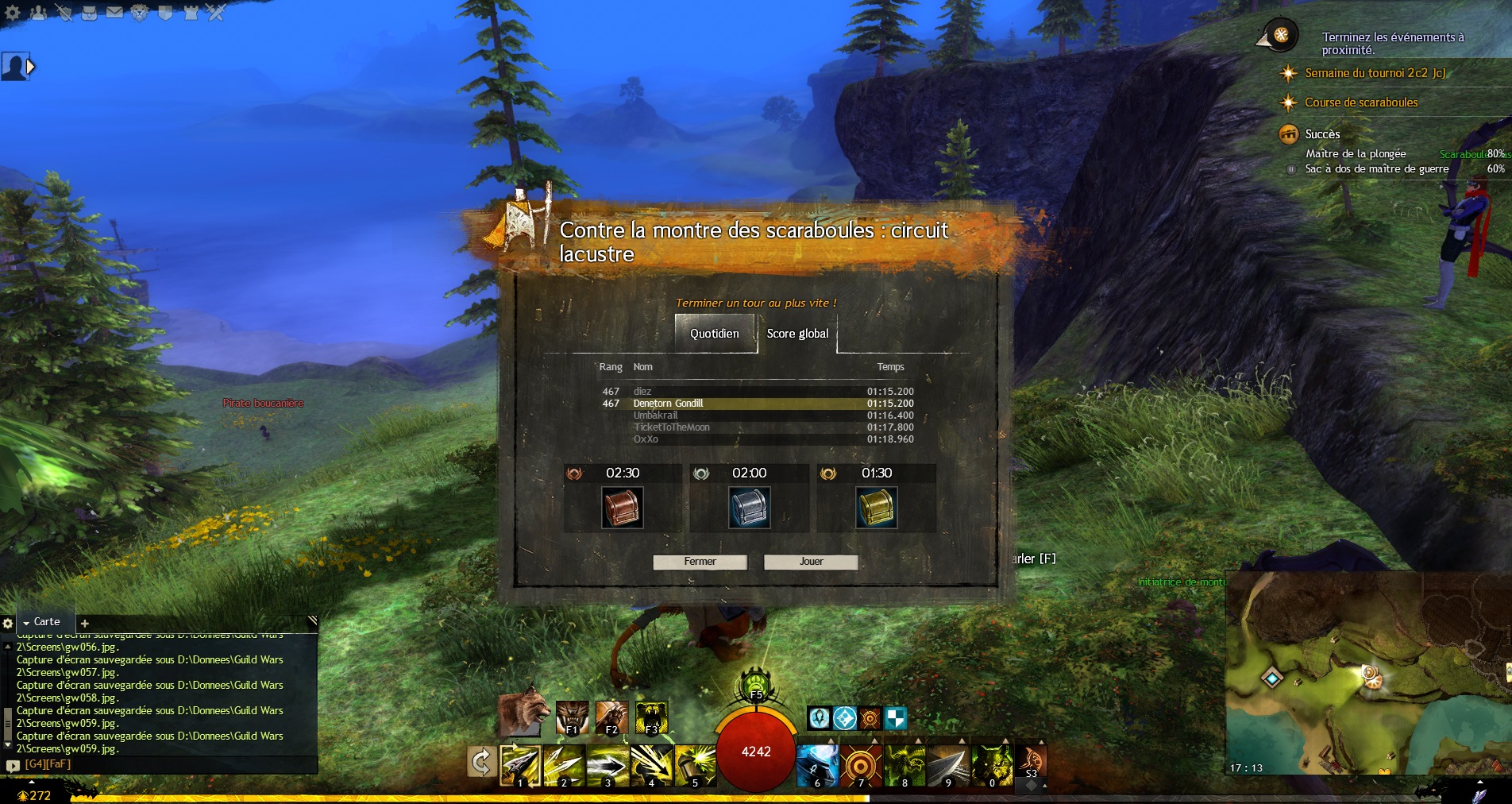1512x804 pixels.
Task: Inspect the silver chest reward for 02:00
Action: pos(749,508)
